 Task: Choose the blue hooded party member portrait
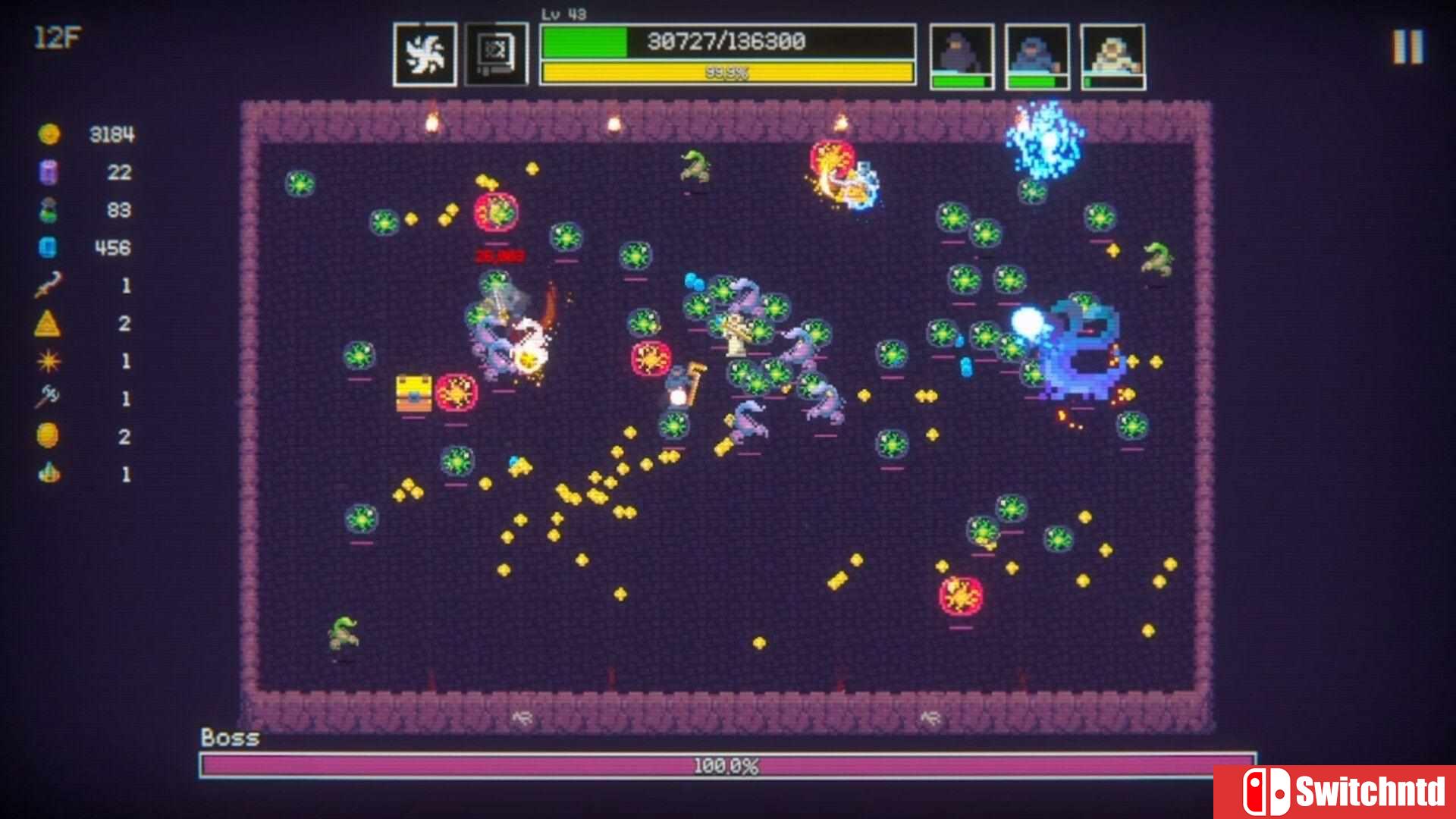click(x=1037, y=56)
